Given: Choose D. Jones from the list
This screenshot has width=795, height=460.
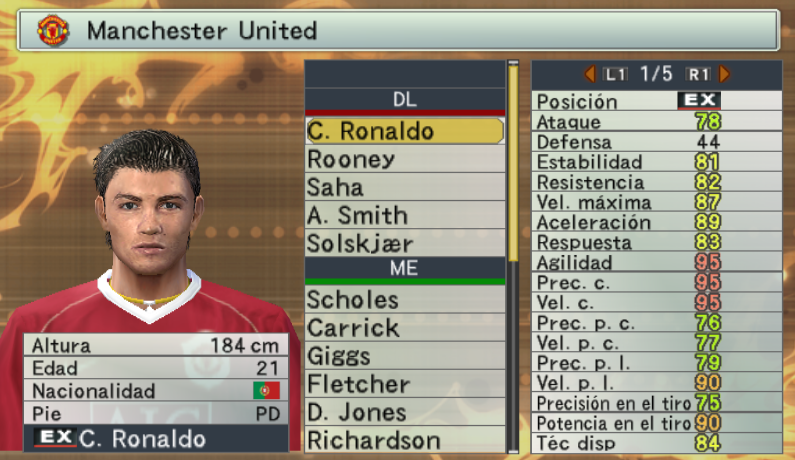Looking at the screenshot, I should tap(404, 412).
